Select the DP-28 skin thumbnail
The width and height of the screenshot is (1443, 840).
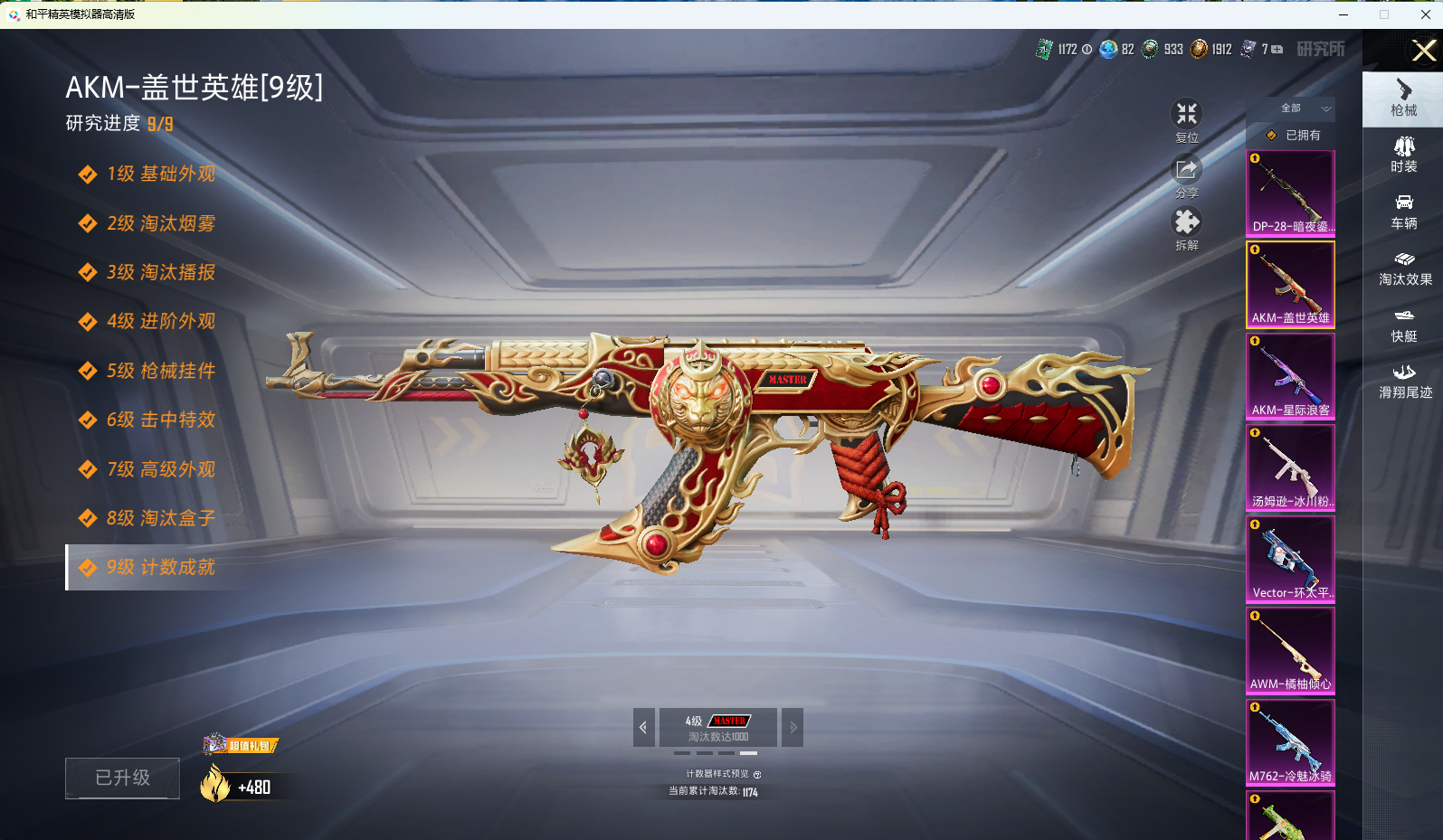coord(1290,193)
